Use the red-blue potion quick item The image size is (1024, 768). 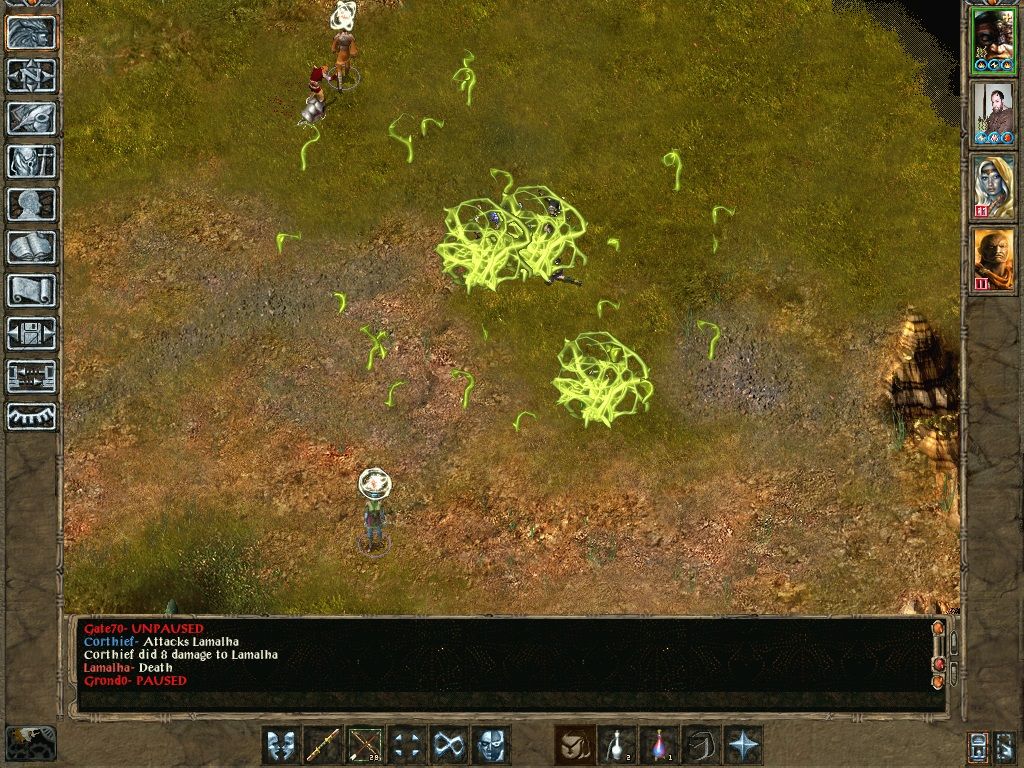click(659, 745)
